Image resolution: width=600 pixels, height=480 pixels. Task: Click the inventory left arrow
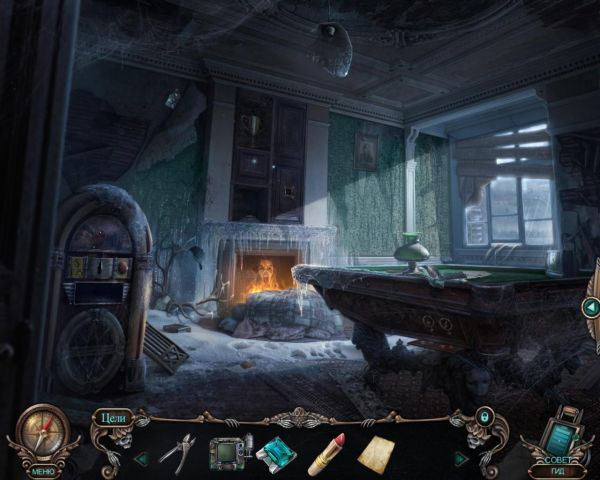click(x=141, y=458)
